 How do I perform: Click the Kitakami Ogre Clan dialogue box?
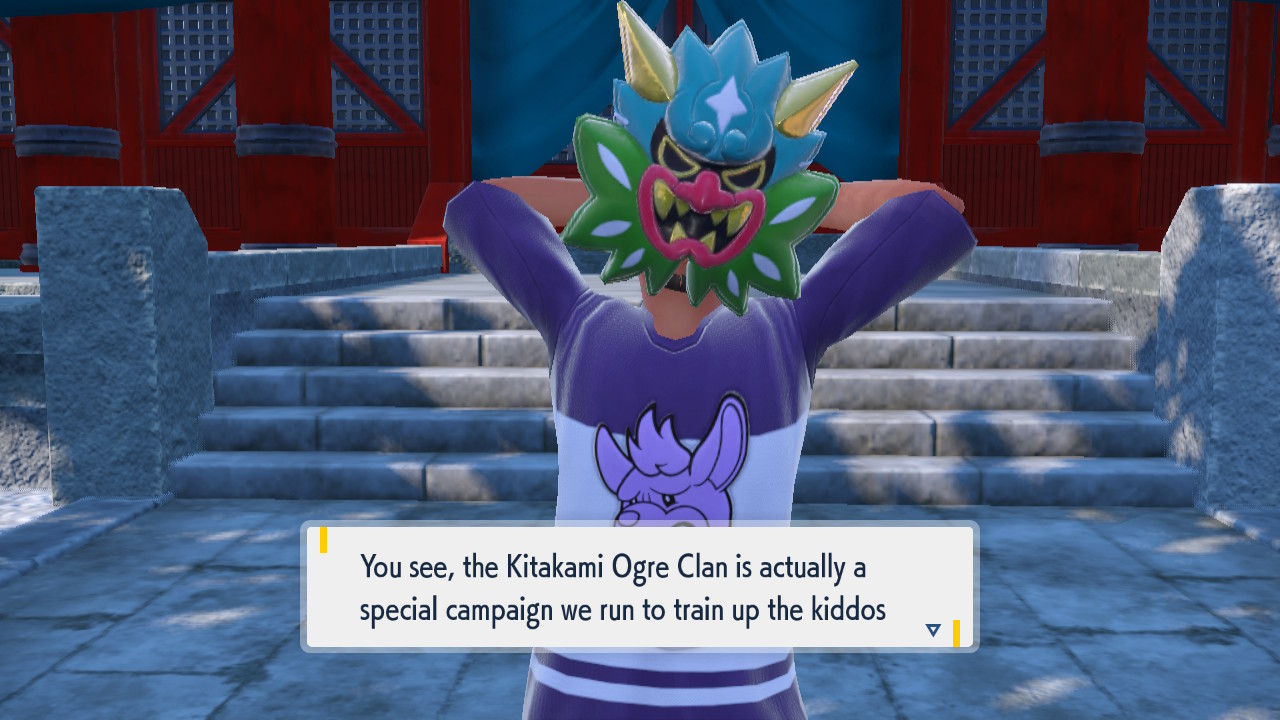639,587
